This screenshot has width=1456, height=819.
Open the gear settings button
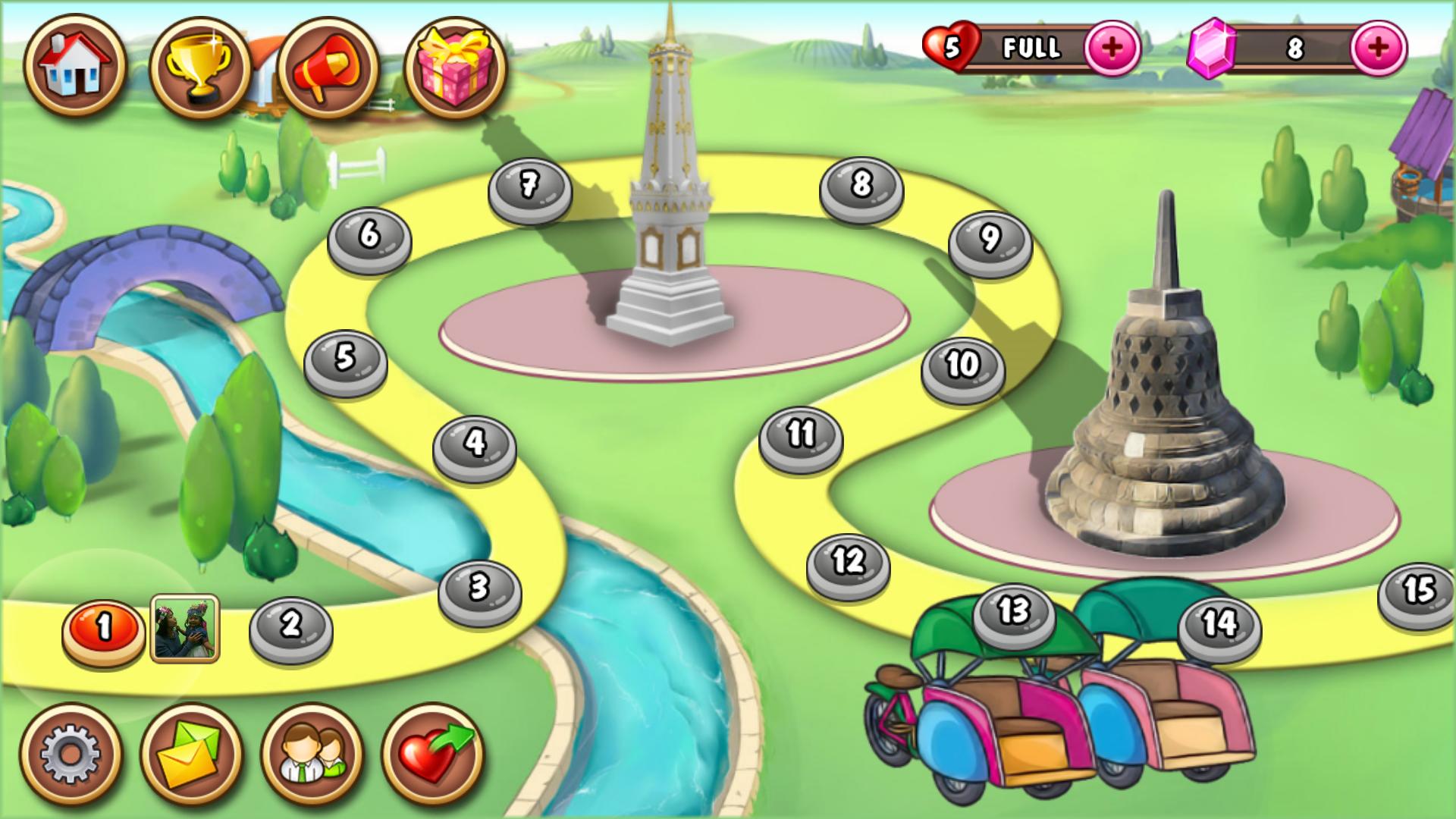70,754
